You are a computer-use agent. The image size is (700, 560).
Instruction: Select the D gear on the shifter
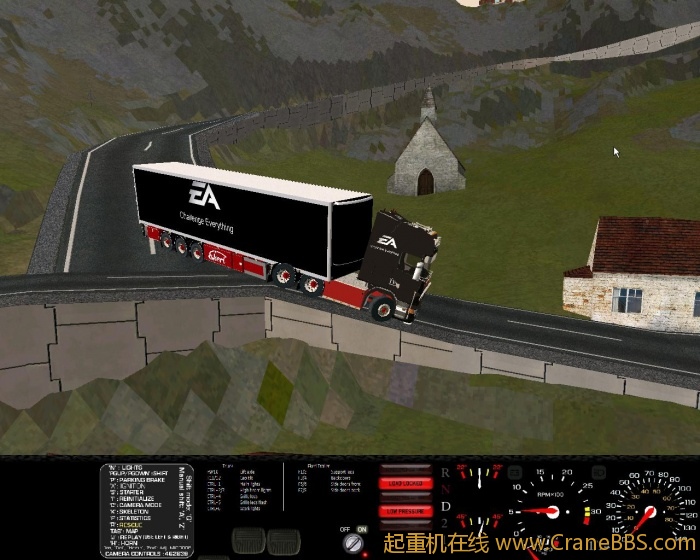(x=445, y=506)
